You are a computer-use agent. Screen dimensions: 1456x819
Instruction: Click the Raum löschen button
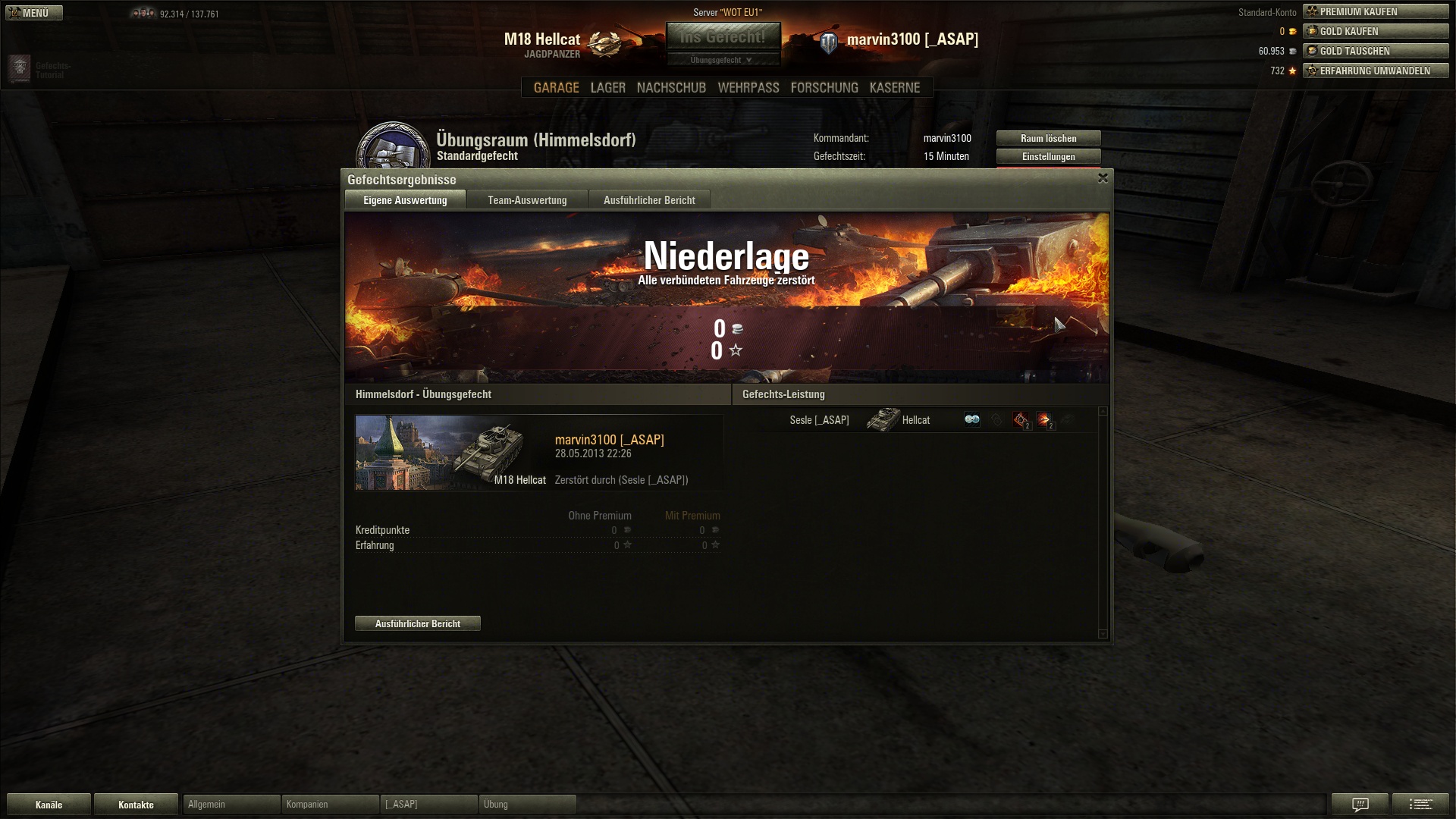[1048, 139]
